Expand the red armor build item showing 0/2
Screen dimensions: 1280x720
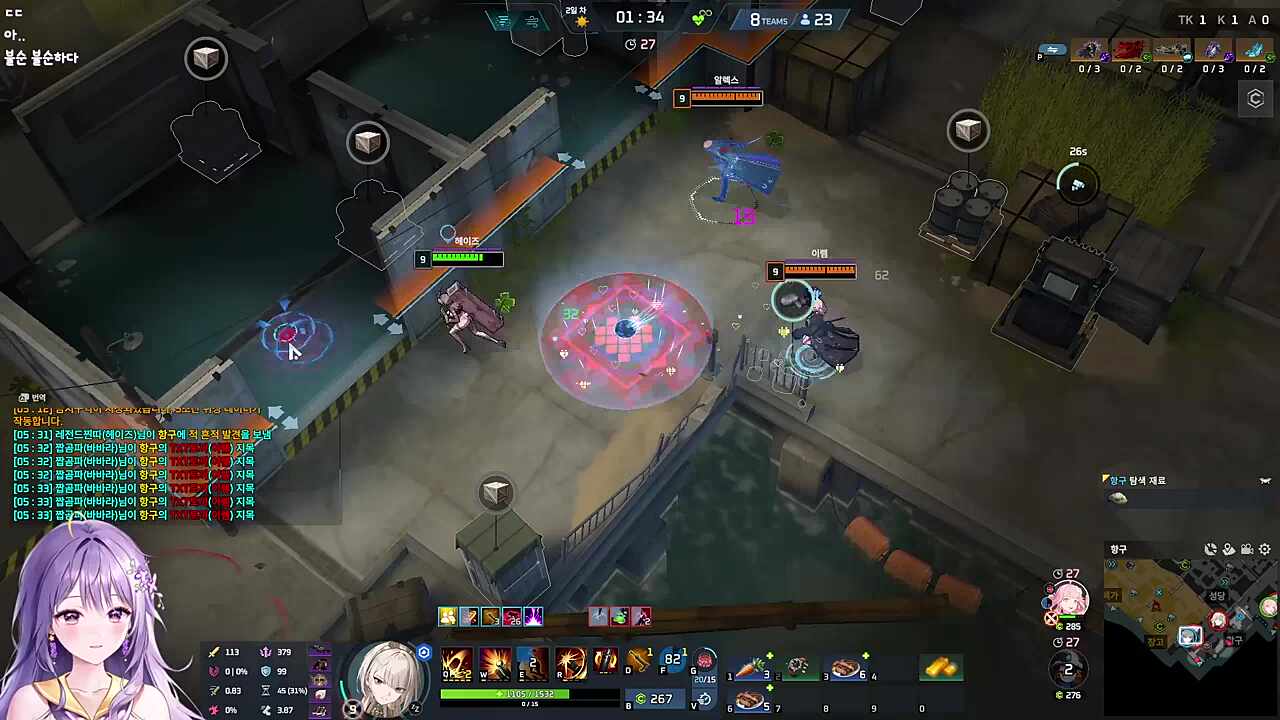coord(1130,52)
